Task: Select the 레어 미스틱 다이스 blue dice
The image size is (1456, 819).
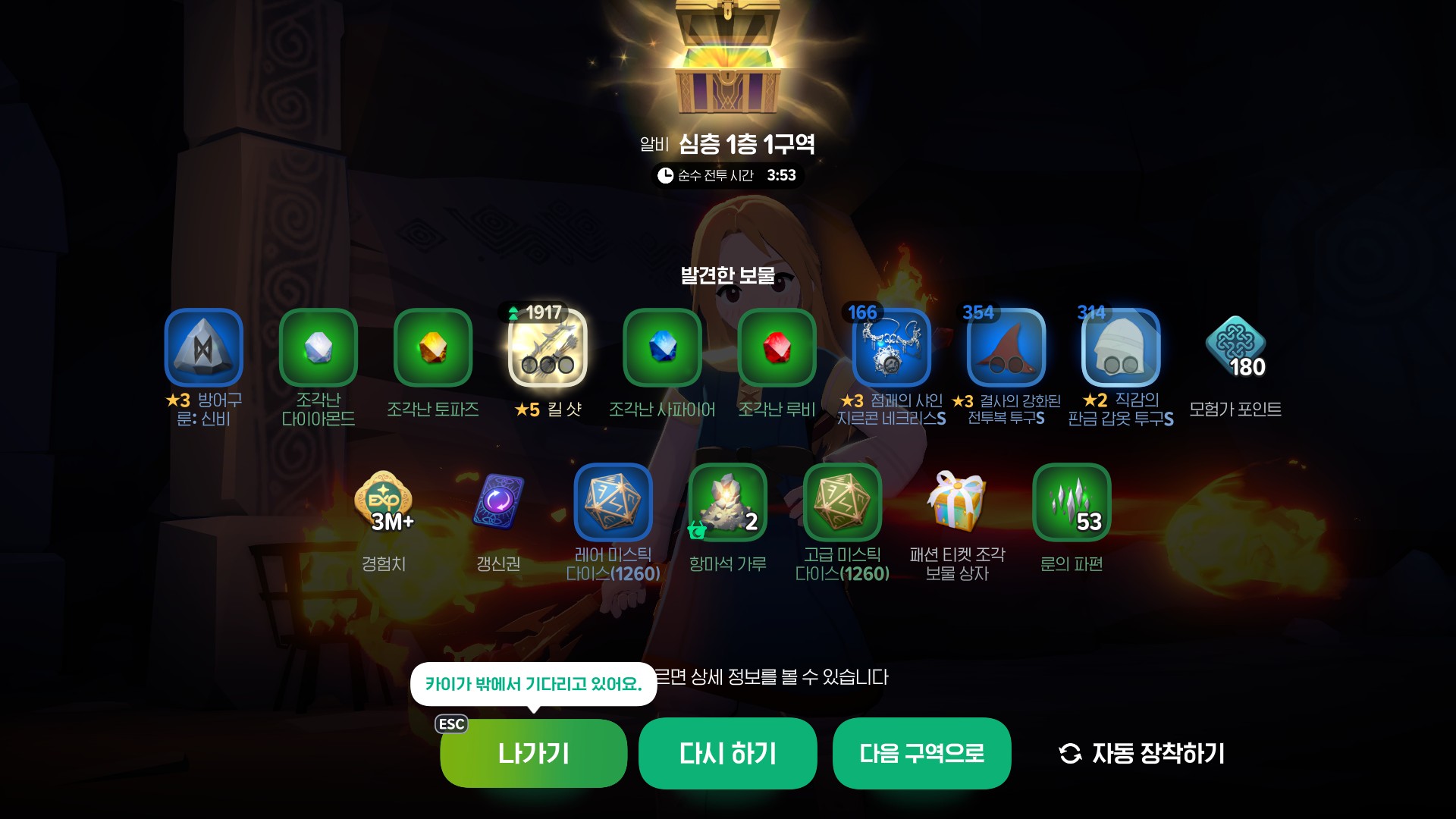Action: (x=613, y=503)
